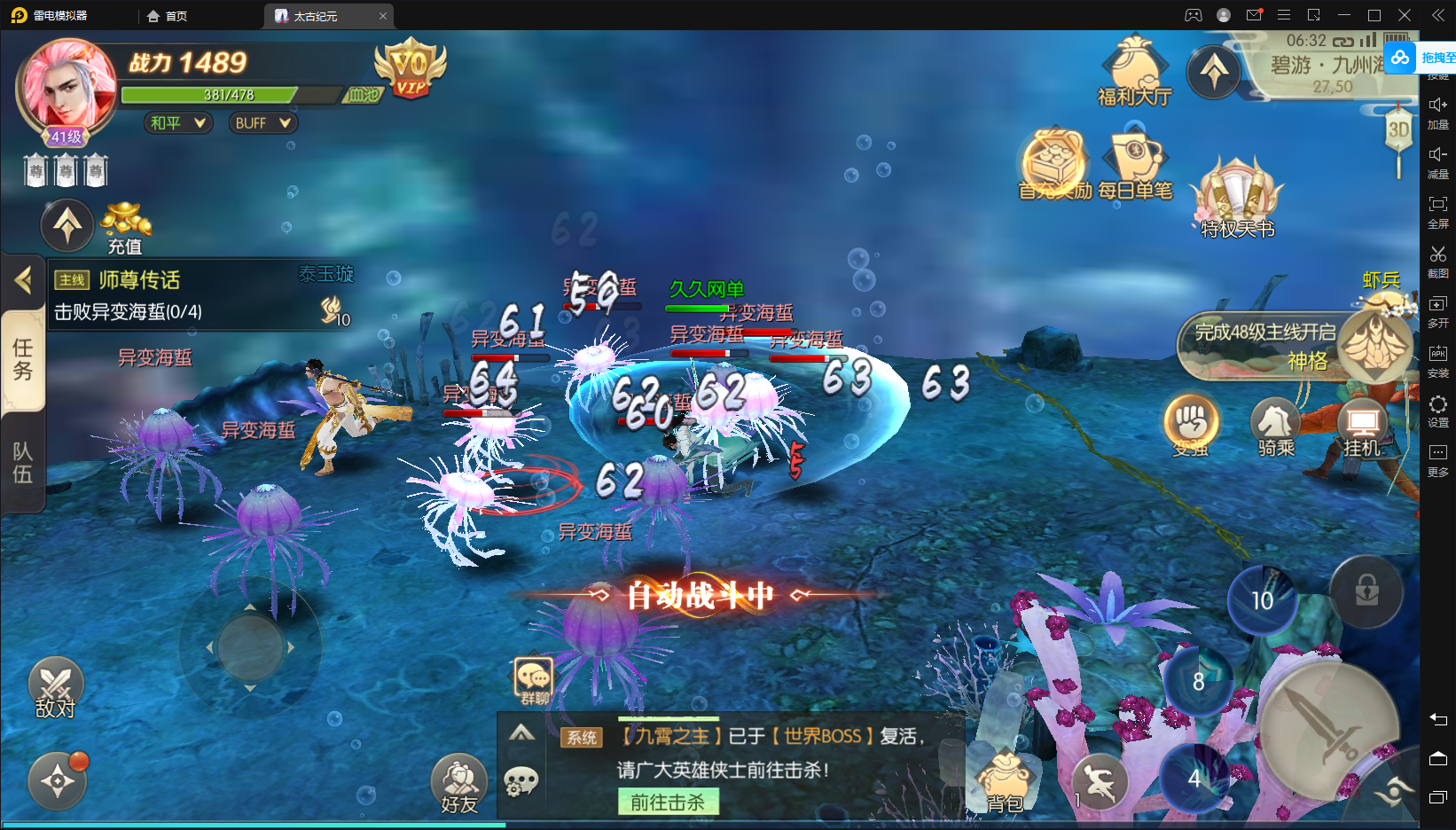Switch to the 队伍 team tab

(x=22, y=463)
